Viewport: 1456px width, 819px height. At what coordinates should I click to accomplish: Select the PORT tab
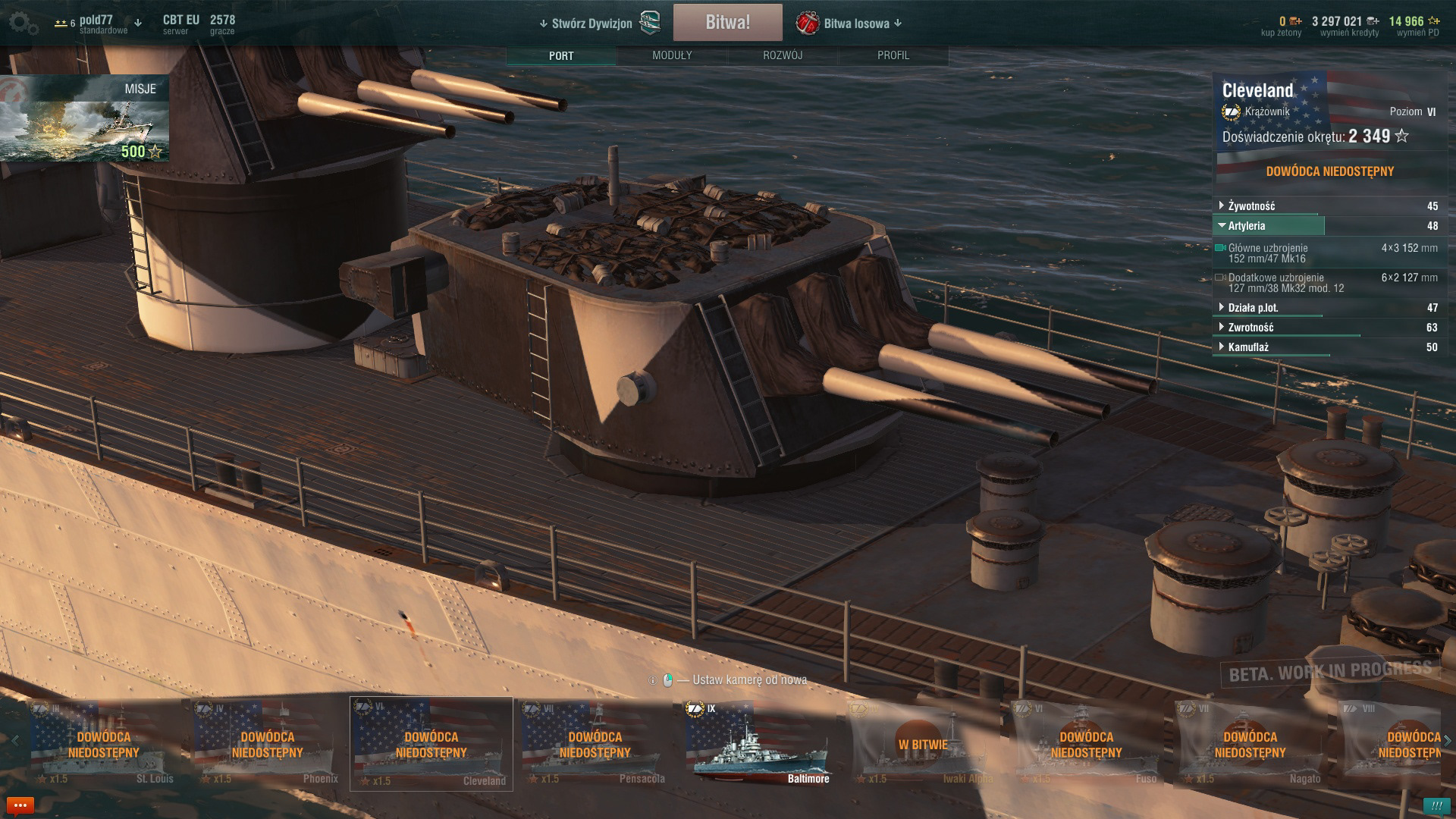(561, 55)
